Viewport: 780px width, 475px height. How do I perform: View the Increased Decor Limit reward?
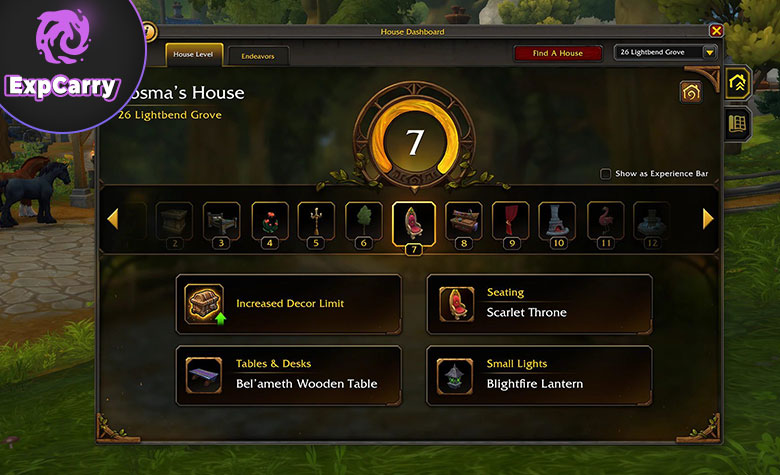(x=288, y=304)
